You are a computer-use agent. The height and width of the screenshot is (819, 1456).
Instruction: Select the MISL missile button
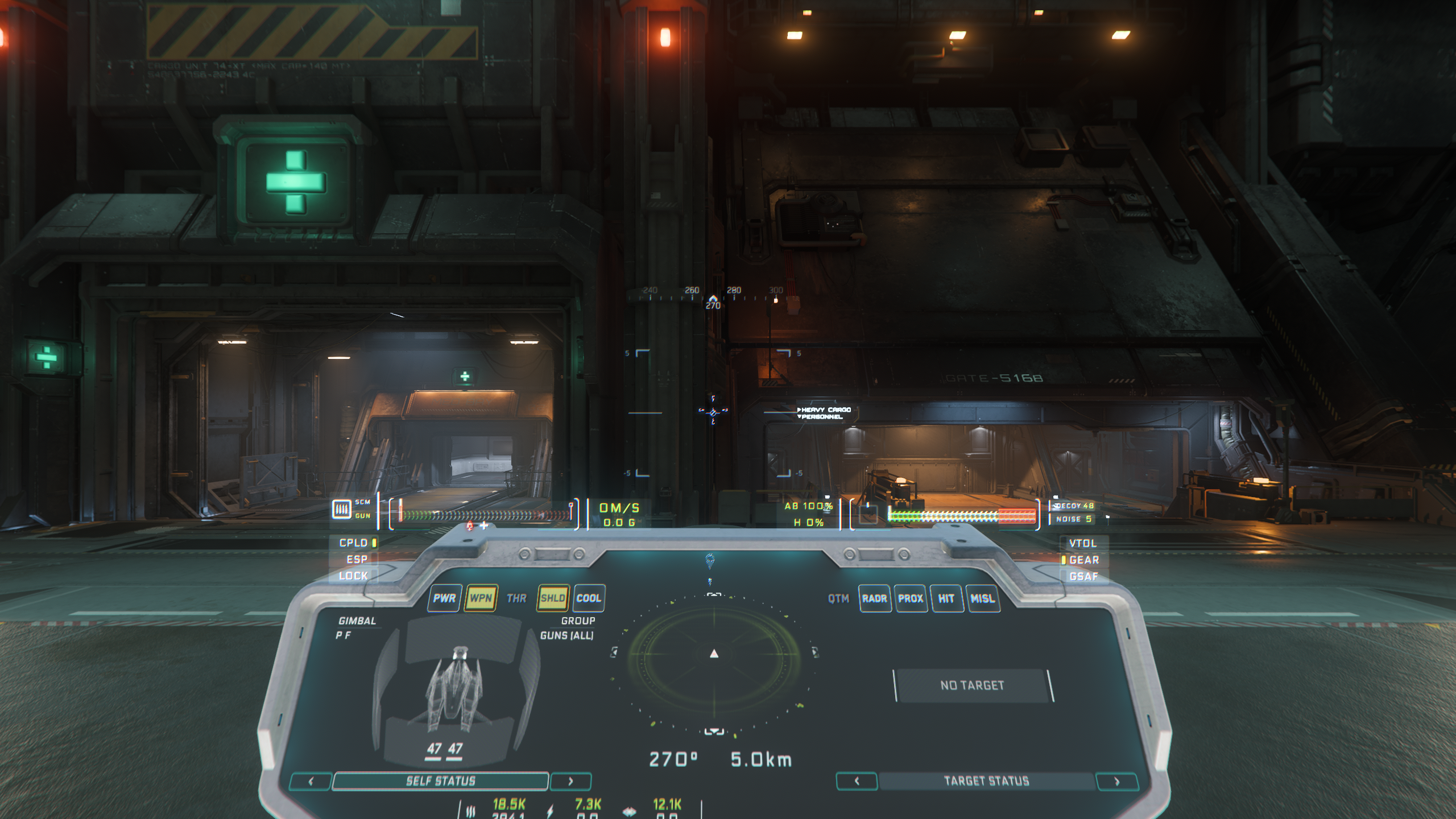(982, 599)
